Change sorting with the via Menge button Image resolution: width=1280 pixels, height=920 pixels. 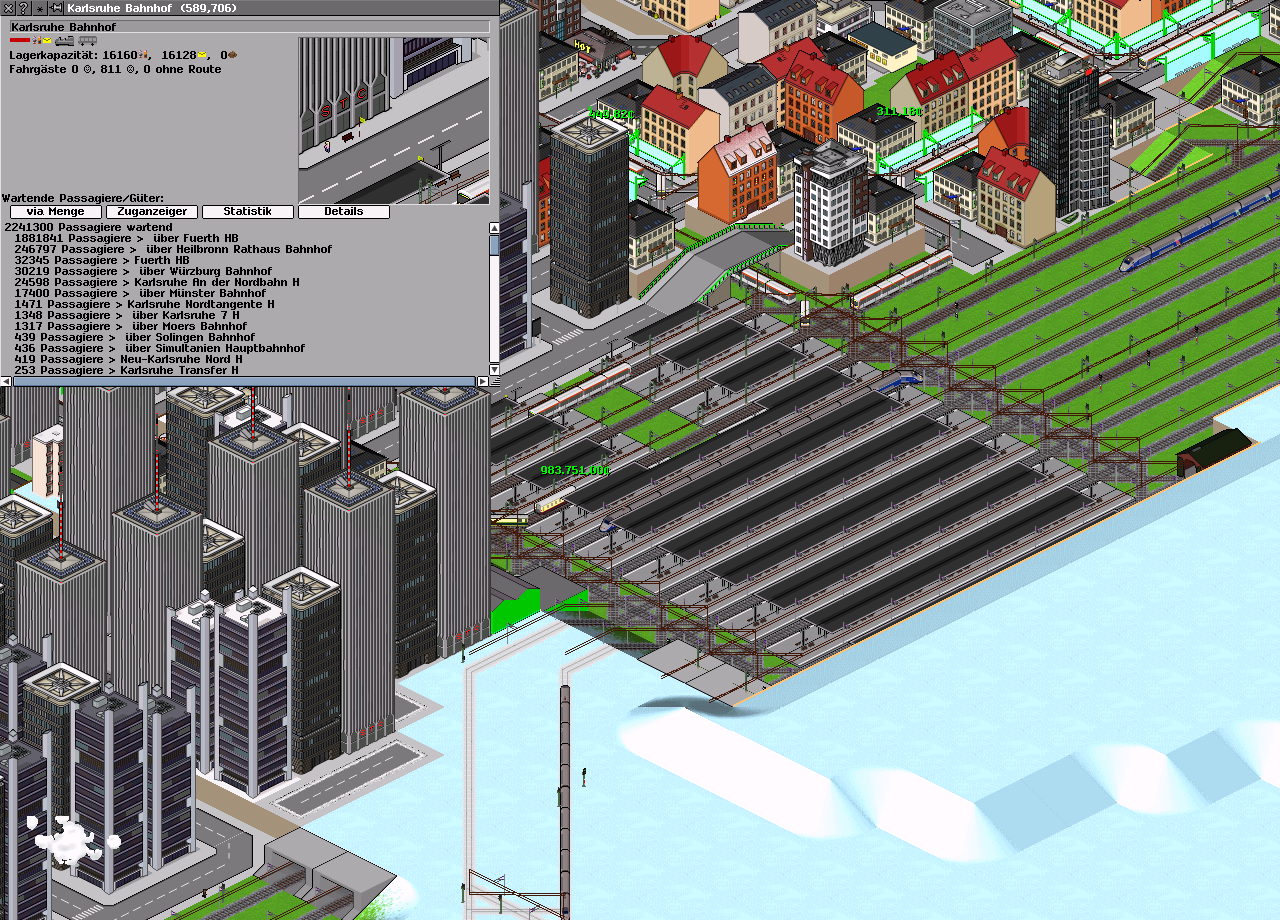(x=56, y=212)
